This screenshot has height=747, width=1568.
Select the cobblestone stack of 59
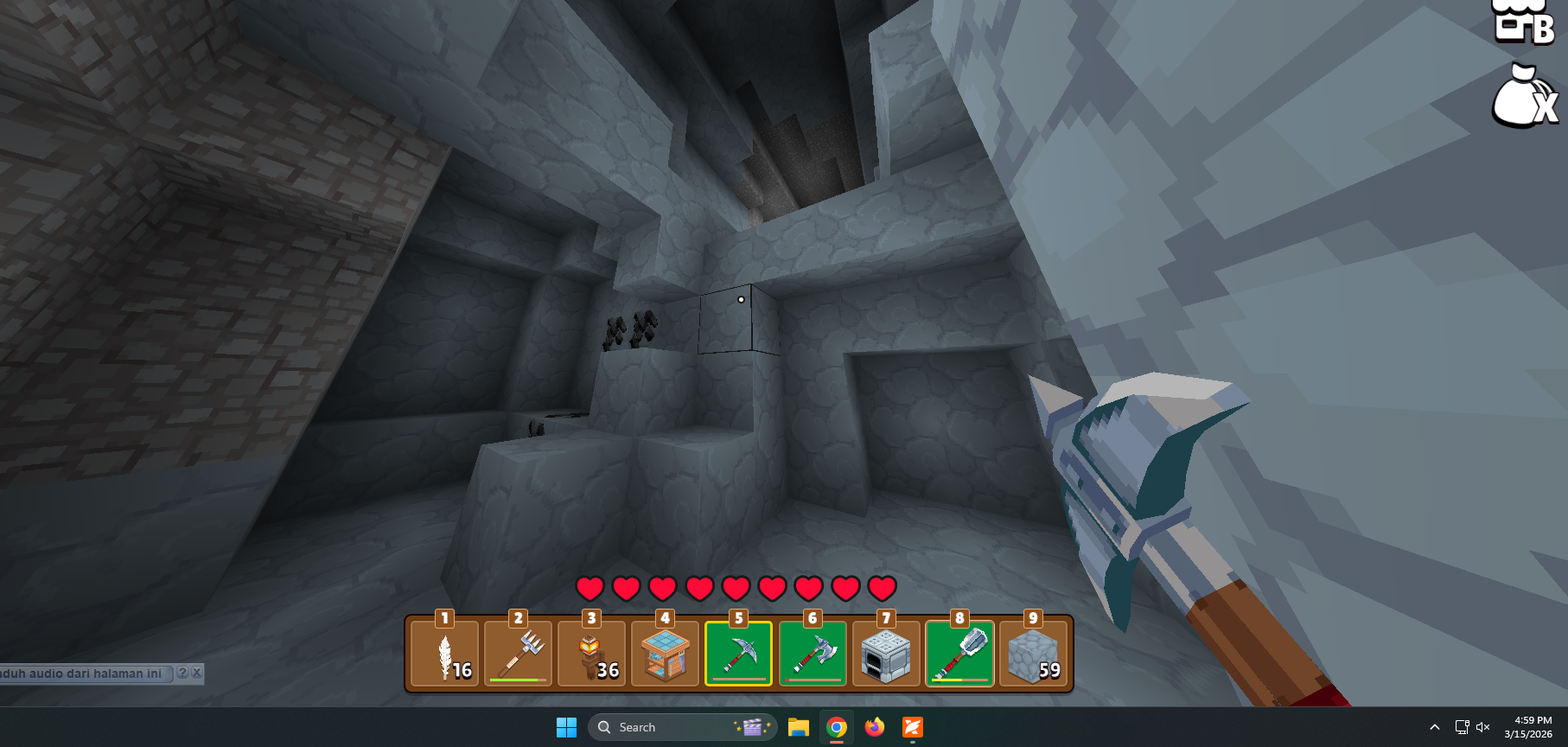point(1032,654)
